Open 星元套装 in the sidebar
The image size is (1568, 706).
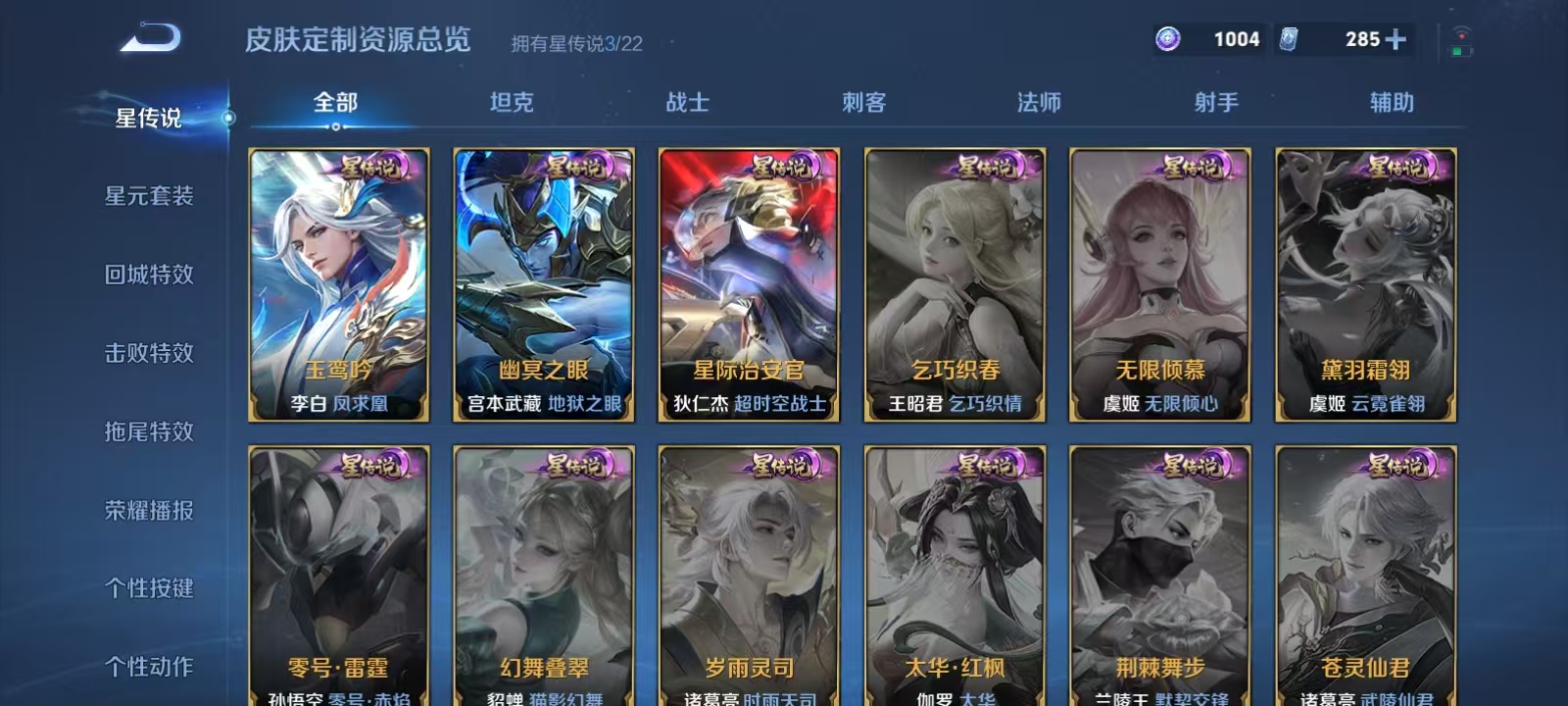[x=148, y=196]
